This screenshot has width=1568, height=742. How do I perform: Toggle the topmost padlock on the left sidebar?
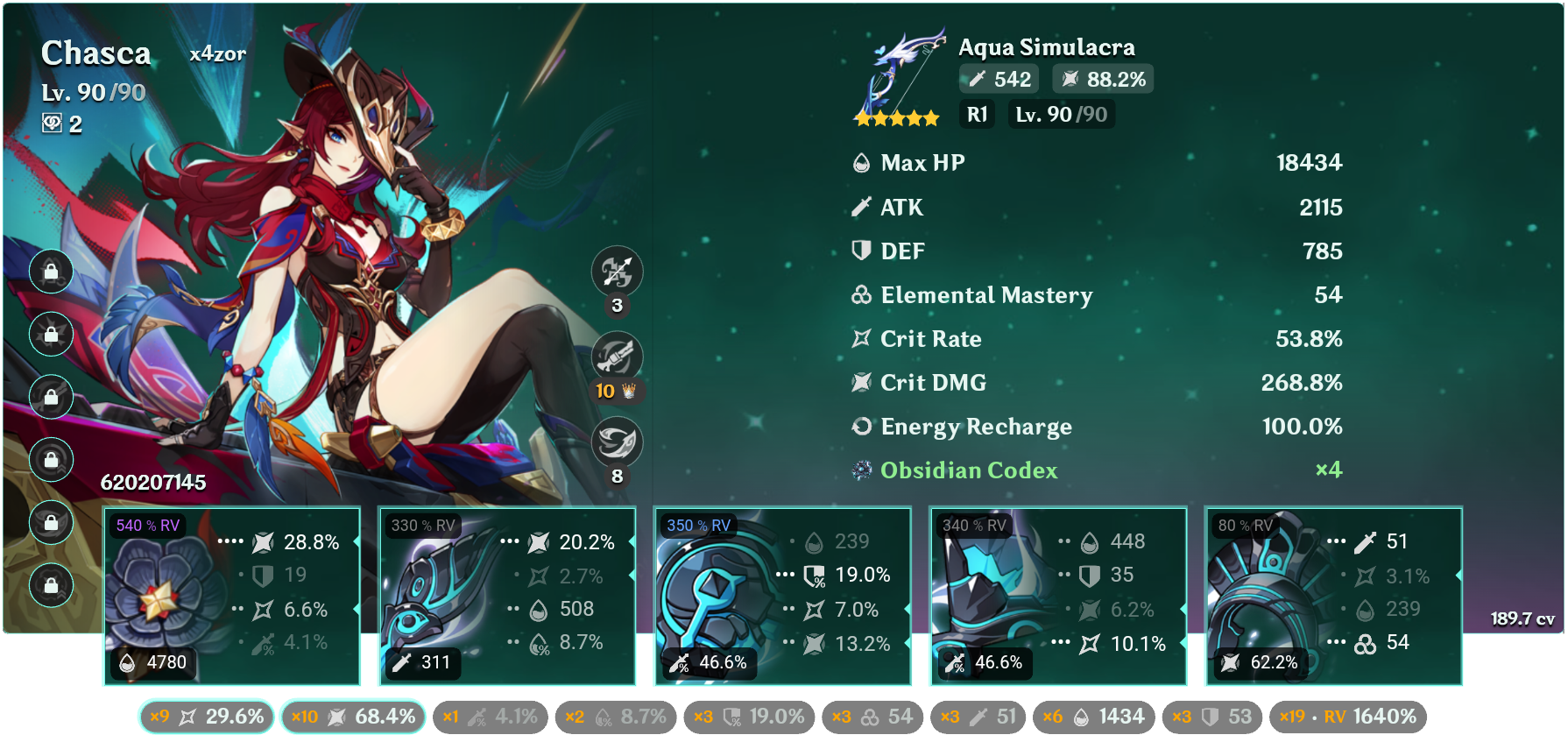coord(51,272)
